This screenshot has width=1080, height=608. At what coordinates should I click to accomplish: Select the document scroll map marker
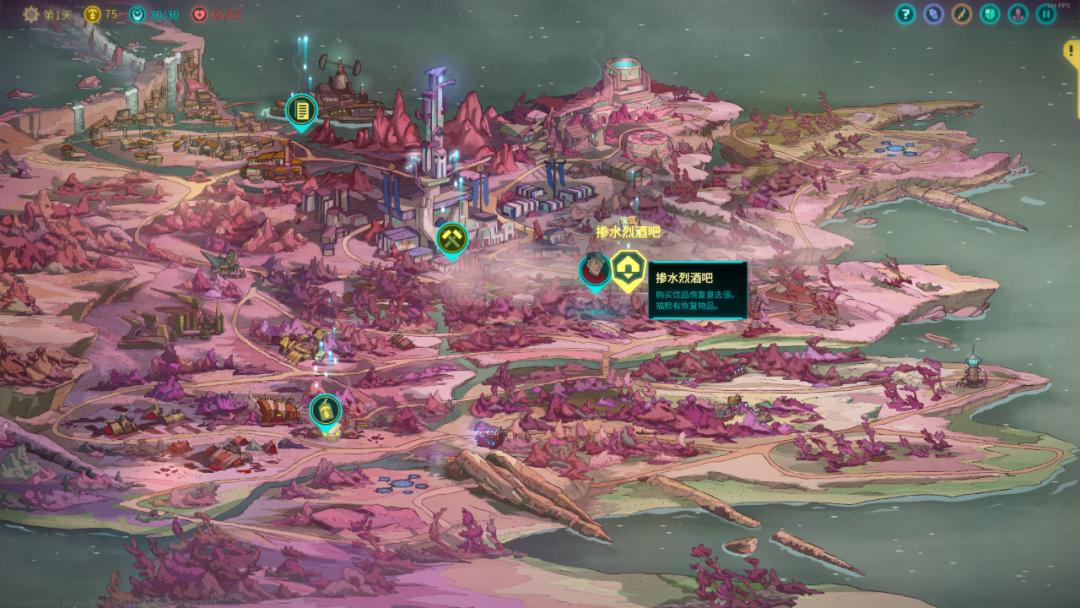[299, 109]
